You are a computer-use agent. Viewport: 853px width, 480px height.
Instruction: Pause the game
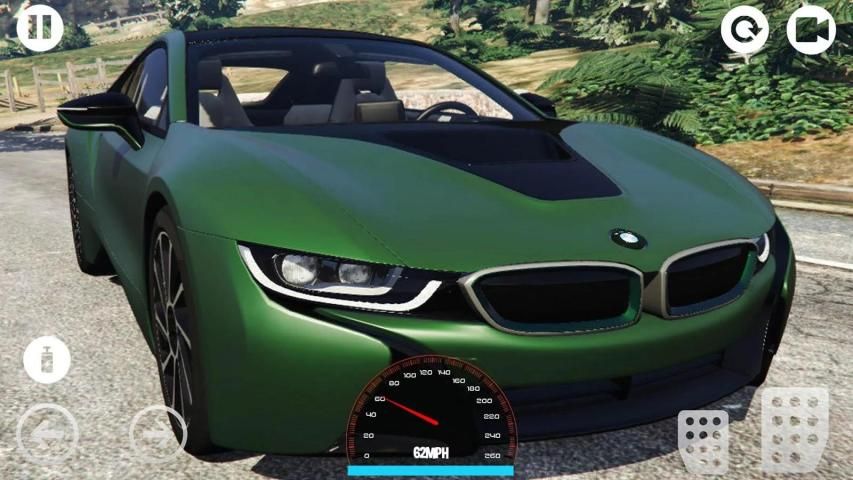coord(40,27)
